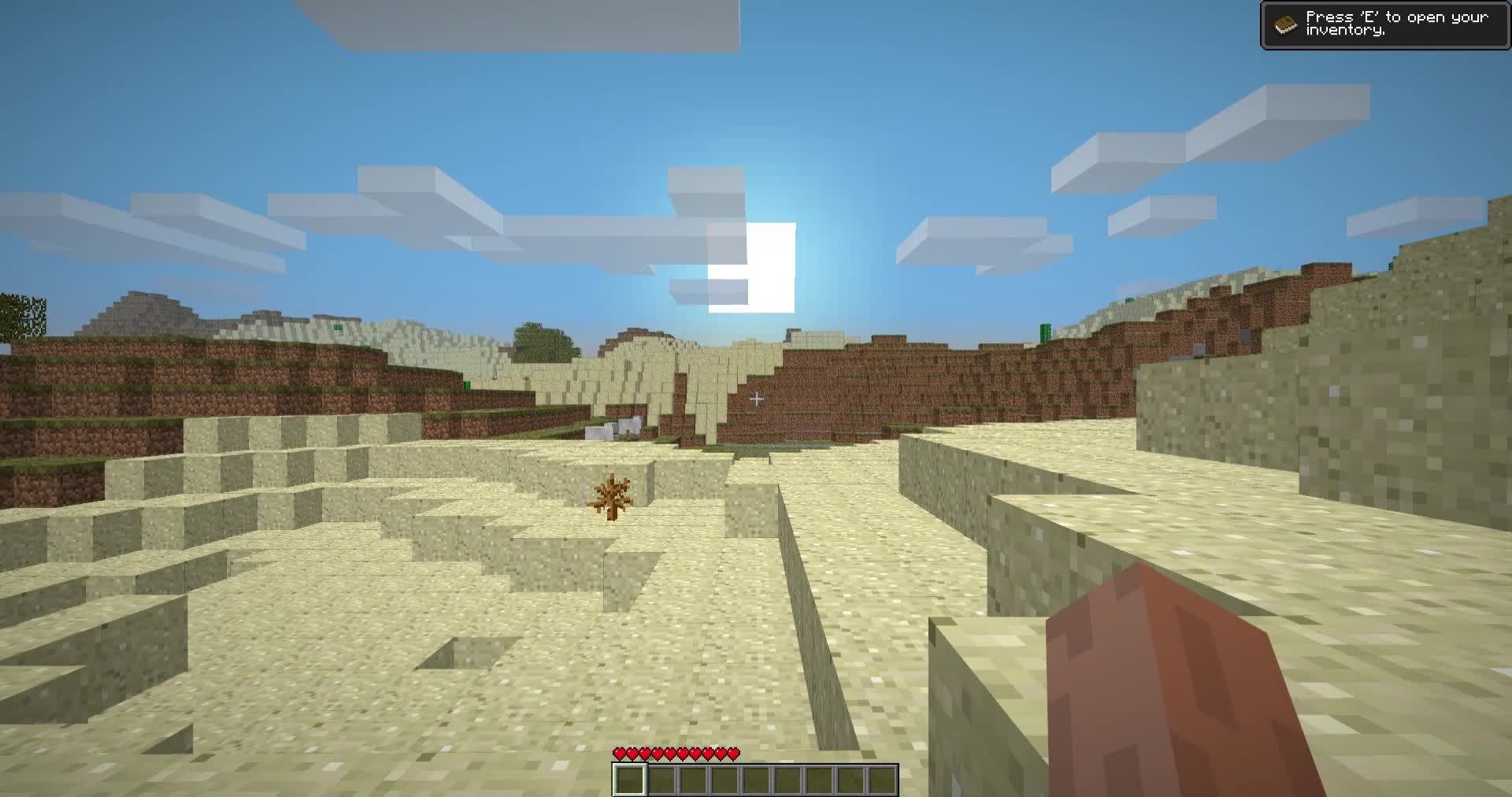Click the crosshair in the screen center
The height and width of the screenshot is (797, 1512).
coord(756,398)
